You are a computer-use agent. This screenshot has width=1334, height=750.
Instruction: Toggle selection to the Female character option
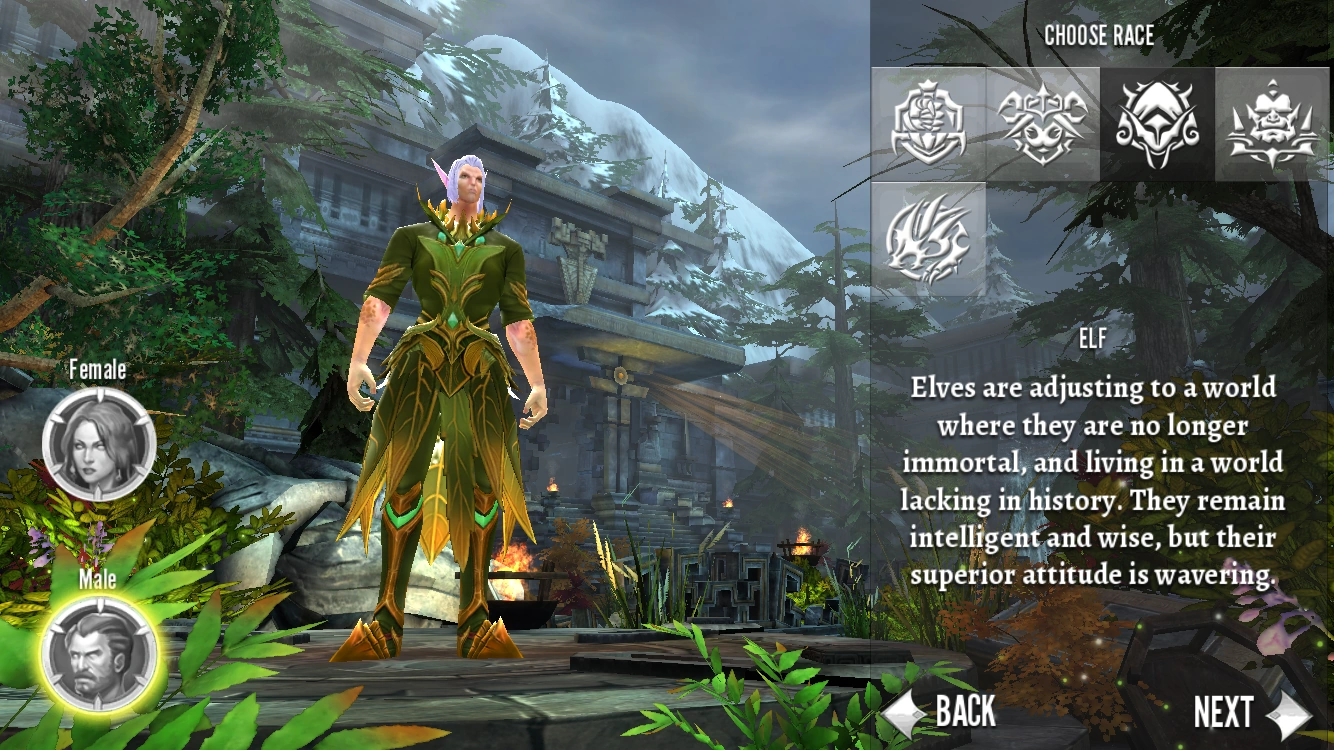(97, 445)
